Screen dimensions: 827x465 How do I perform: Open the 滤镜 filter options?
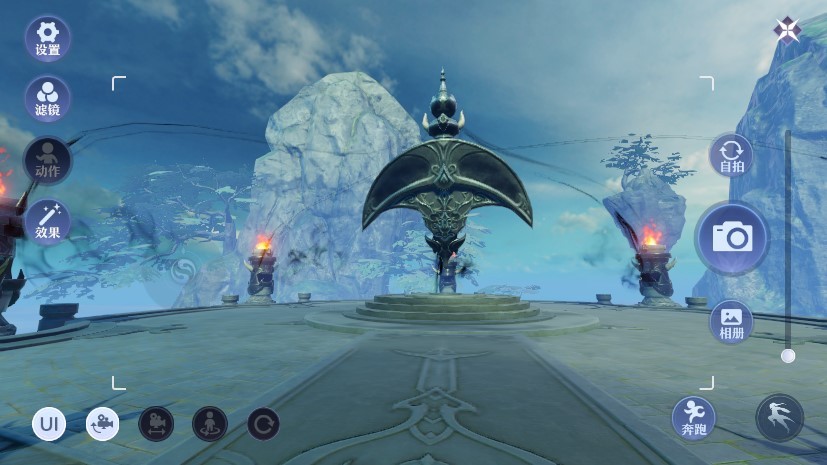[47, 99]
